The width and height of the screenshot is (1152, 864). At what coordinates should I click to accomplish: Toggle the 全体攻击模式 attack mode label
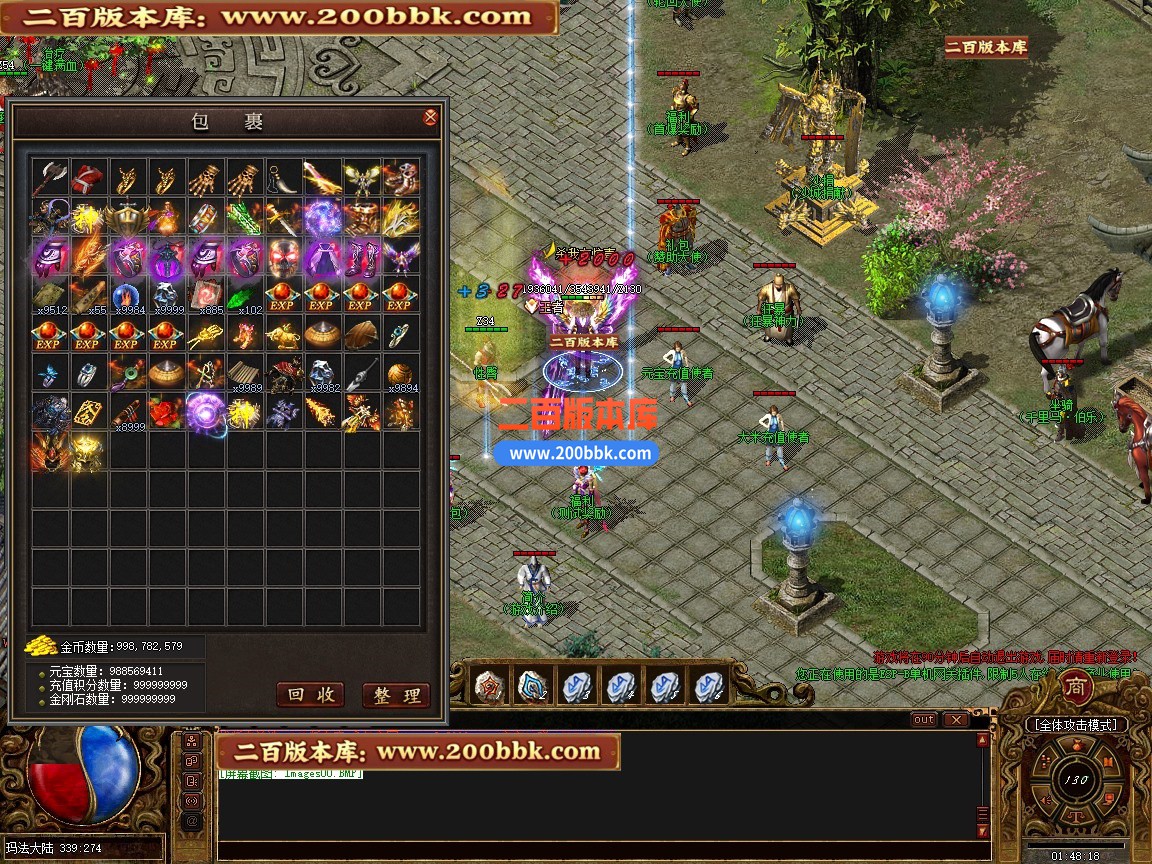click(1076, 724)
